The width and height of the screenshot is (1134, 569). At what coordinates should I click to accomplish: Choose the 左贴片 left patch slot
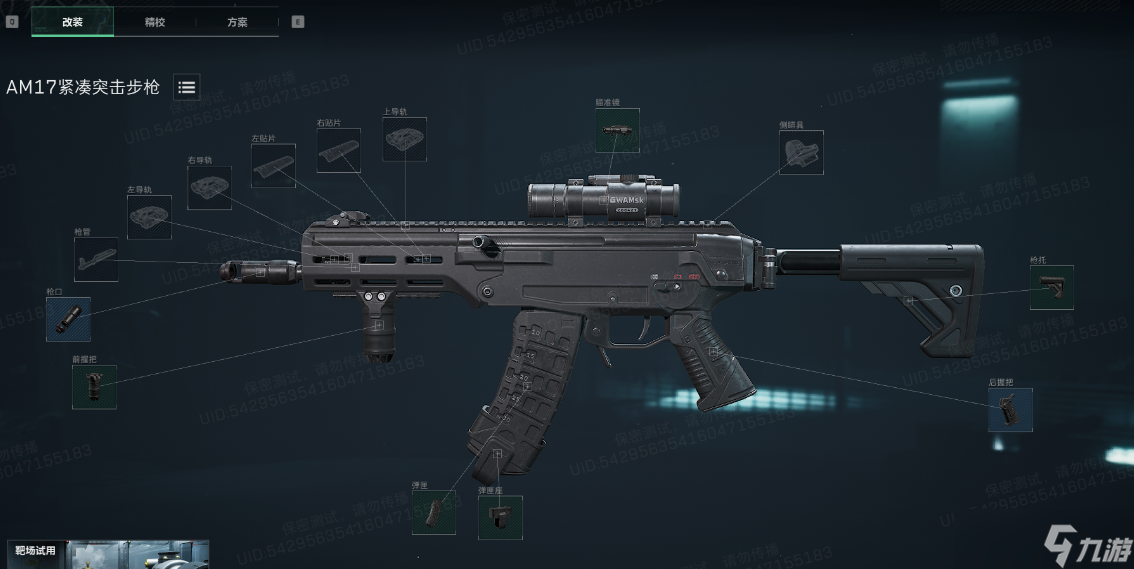(273, 165)
